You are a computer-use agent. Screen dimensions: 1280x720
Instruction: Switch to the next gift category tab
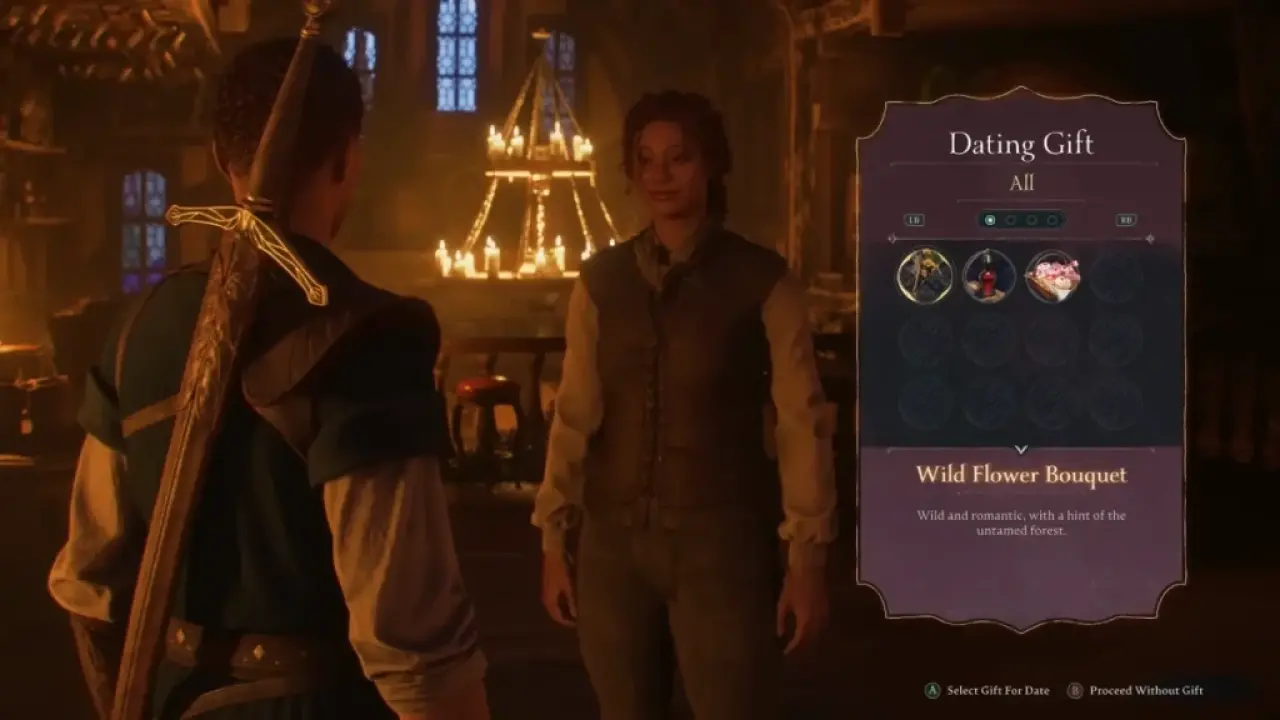coord(1126,220)
